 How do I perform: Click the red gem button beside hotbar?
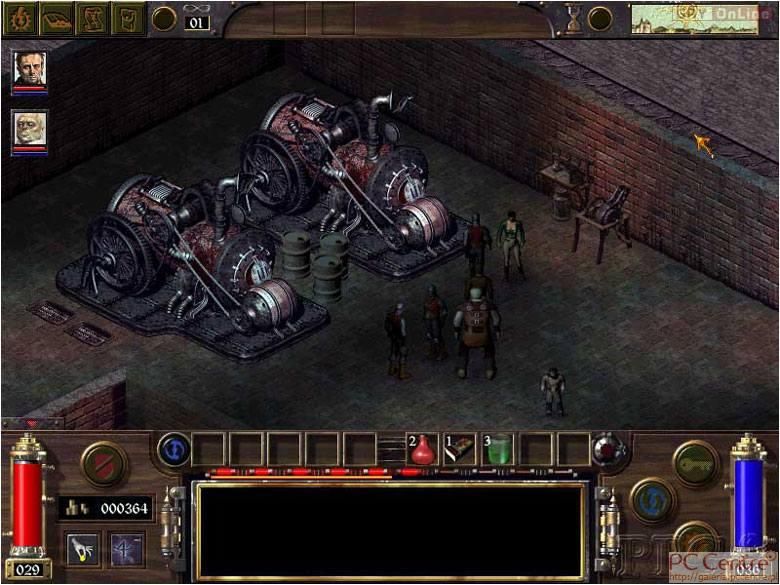point(608,451)
